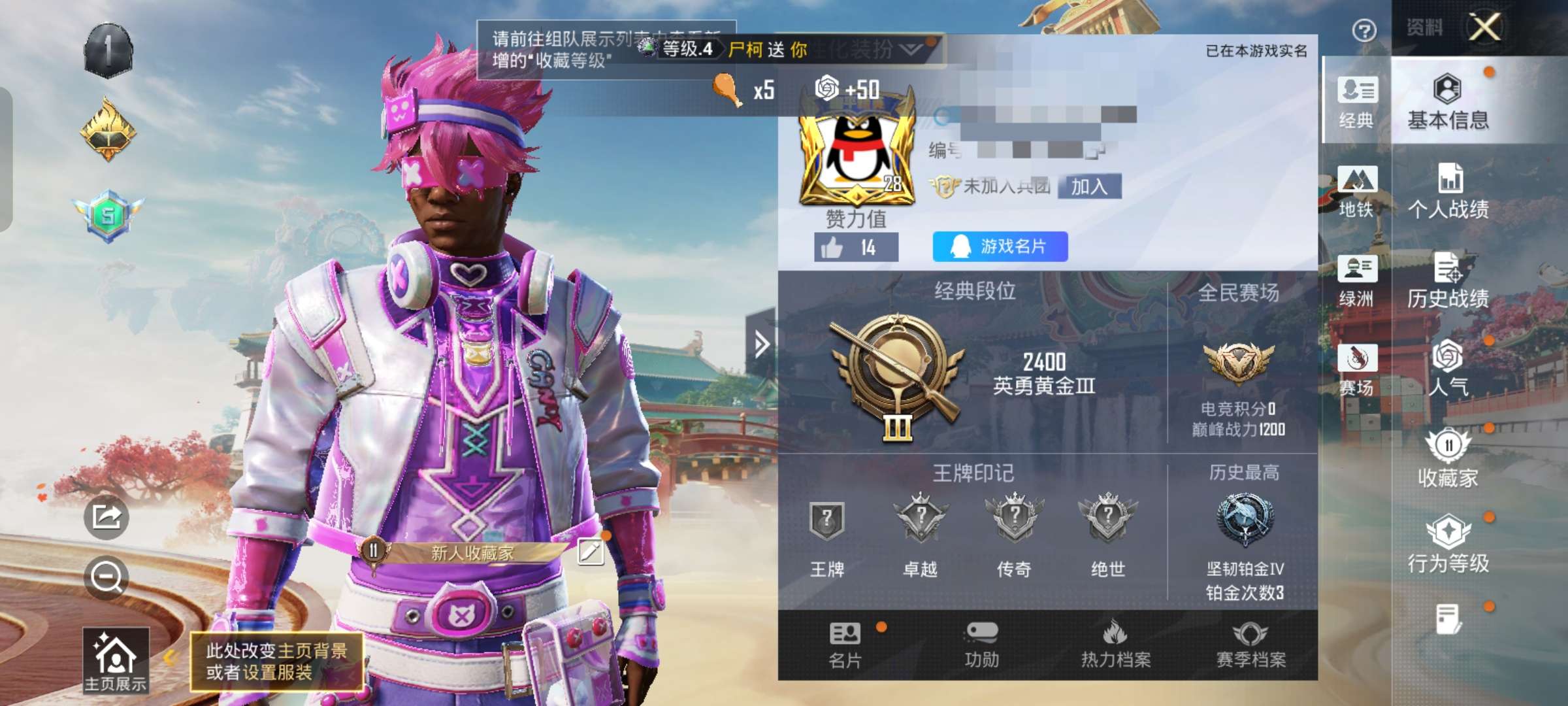1568x706 pixels.
Task: Click the pencil icon beside 新人收藏家 title
Action: click(x=591, y=552)
